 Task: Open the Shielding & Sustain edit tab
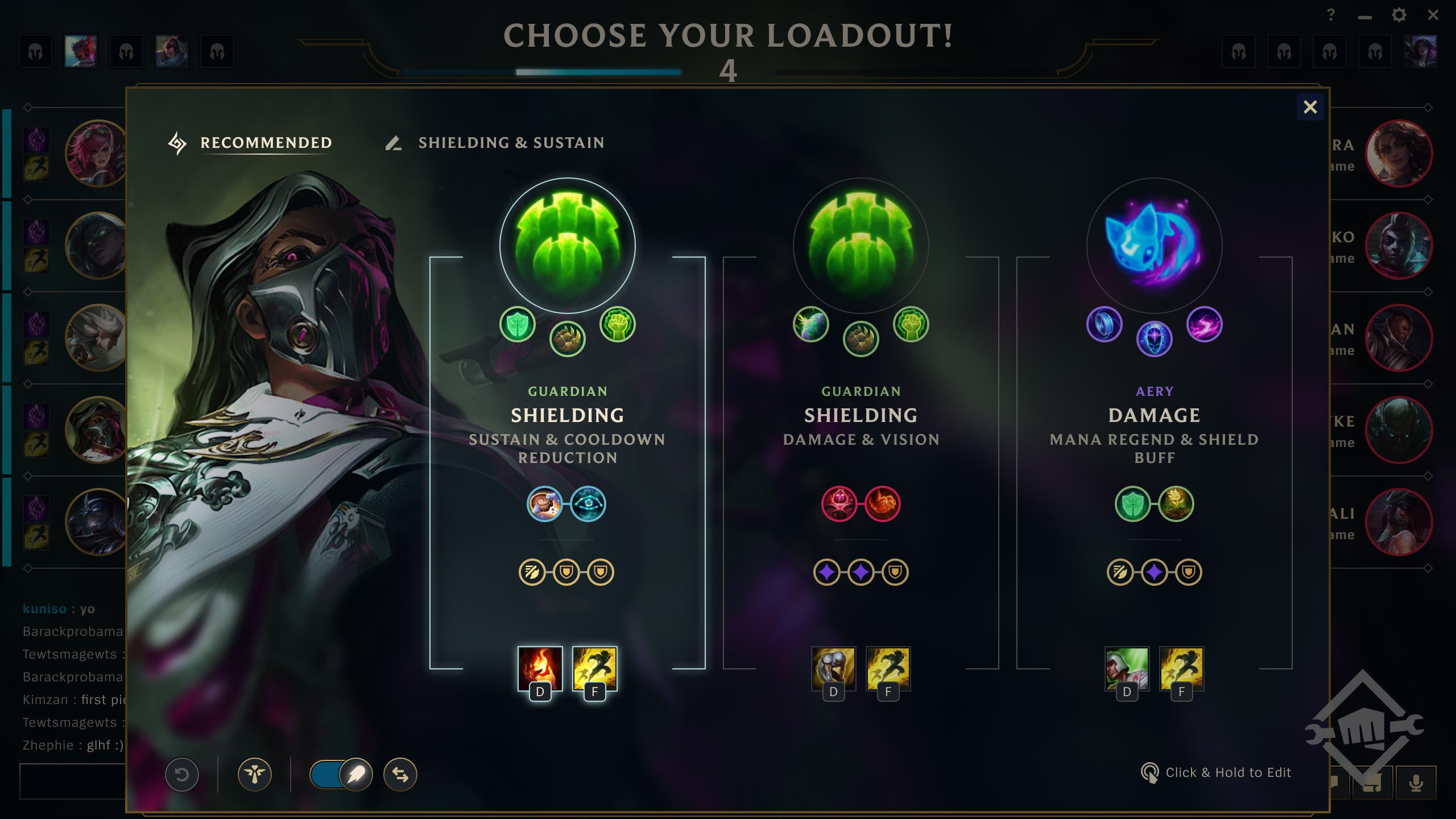click(511, 143)
